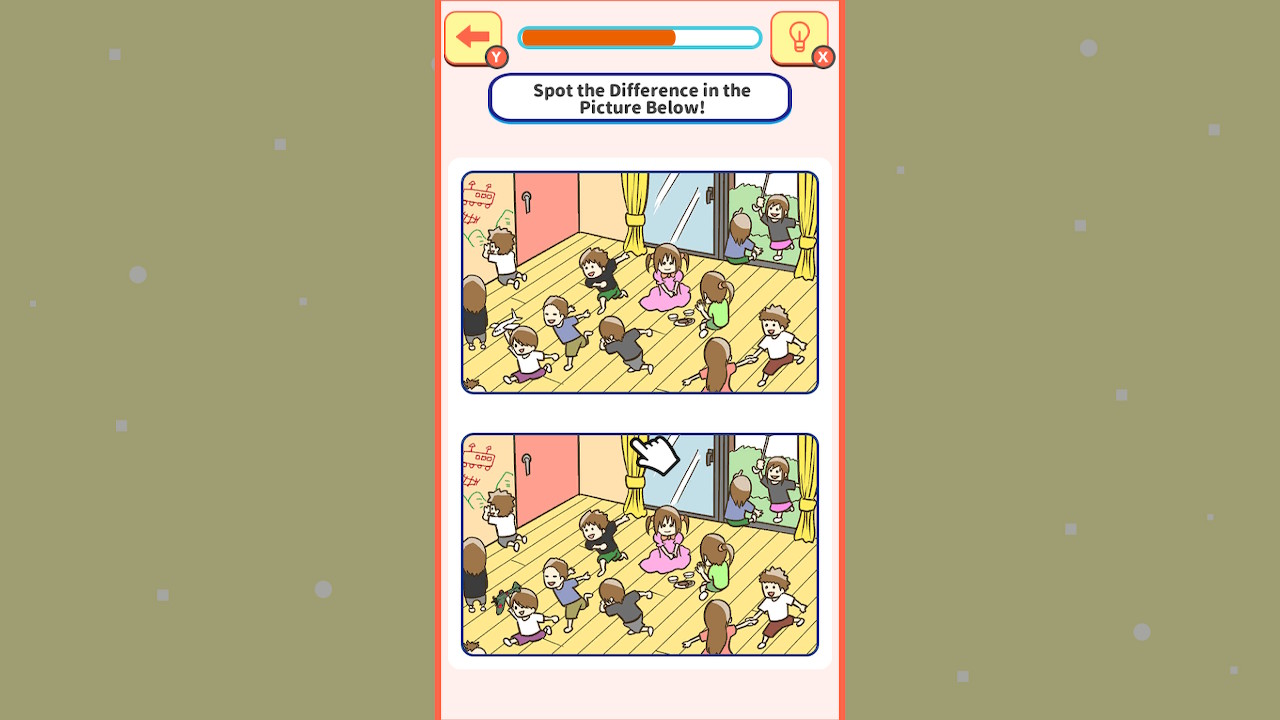Select the X button badge on hint icon
The image size is (1280, 720).
point(821,58)
